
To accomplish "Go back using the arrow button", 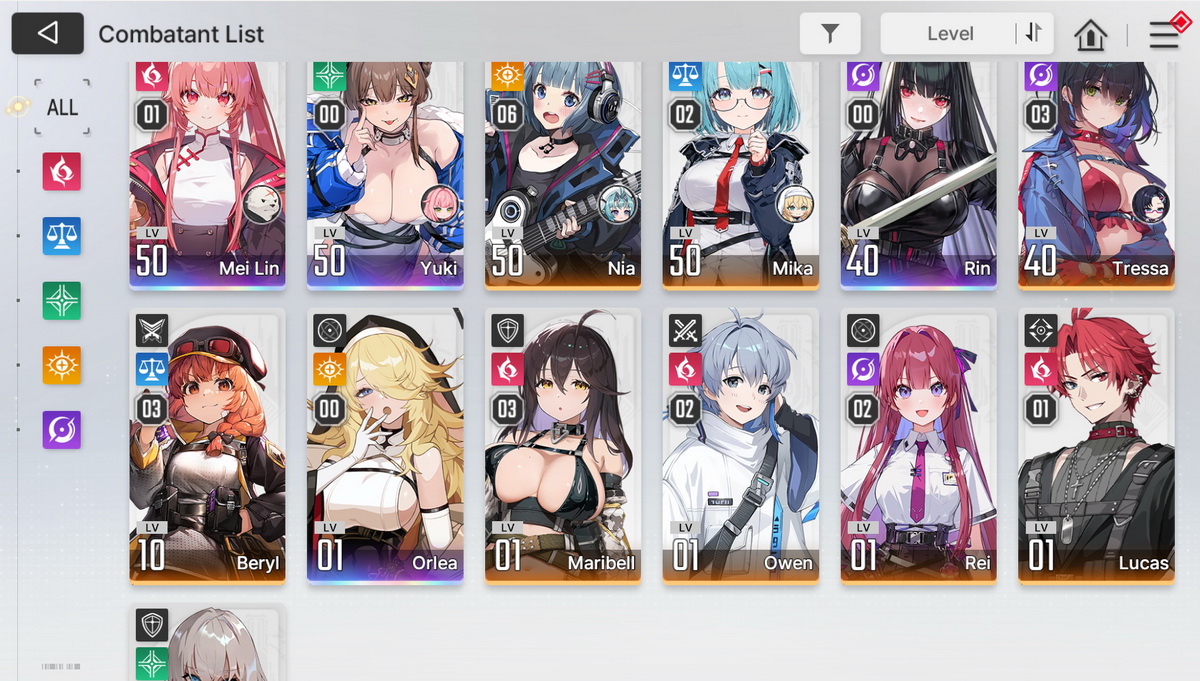I will [x=47, y=33].
